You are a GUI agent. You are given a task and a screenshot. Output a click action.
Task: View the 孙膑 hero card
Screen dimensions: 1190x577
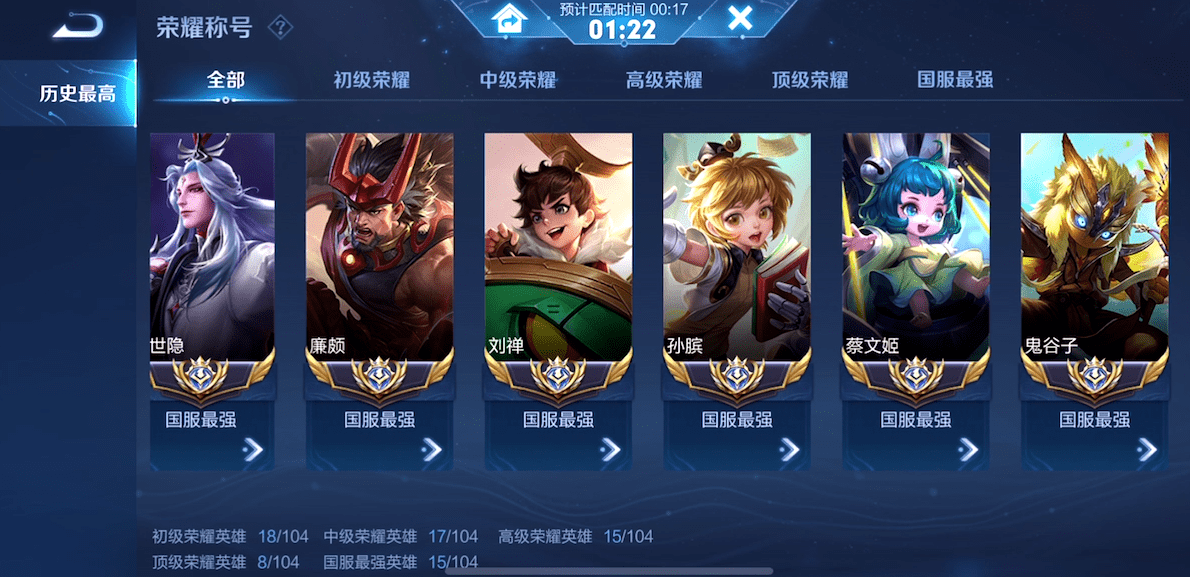coord(737,250)
